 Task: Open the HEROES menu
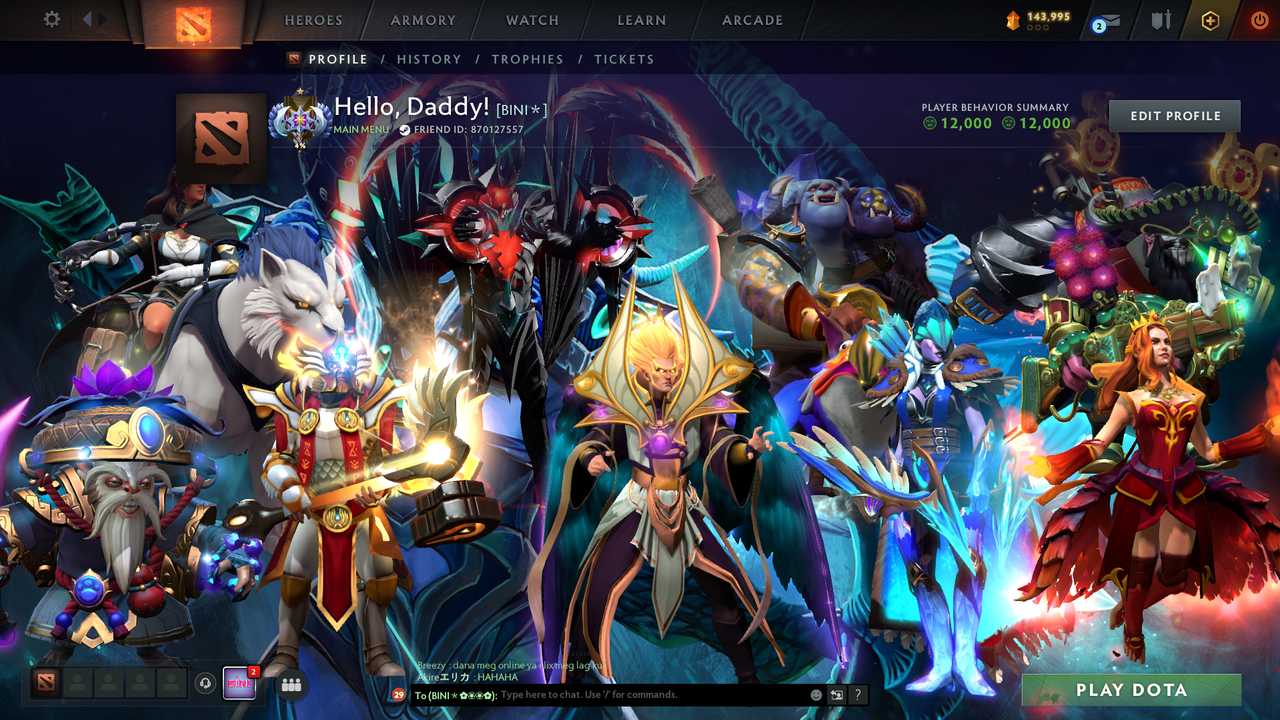[x=313, y=19]
